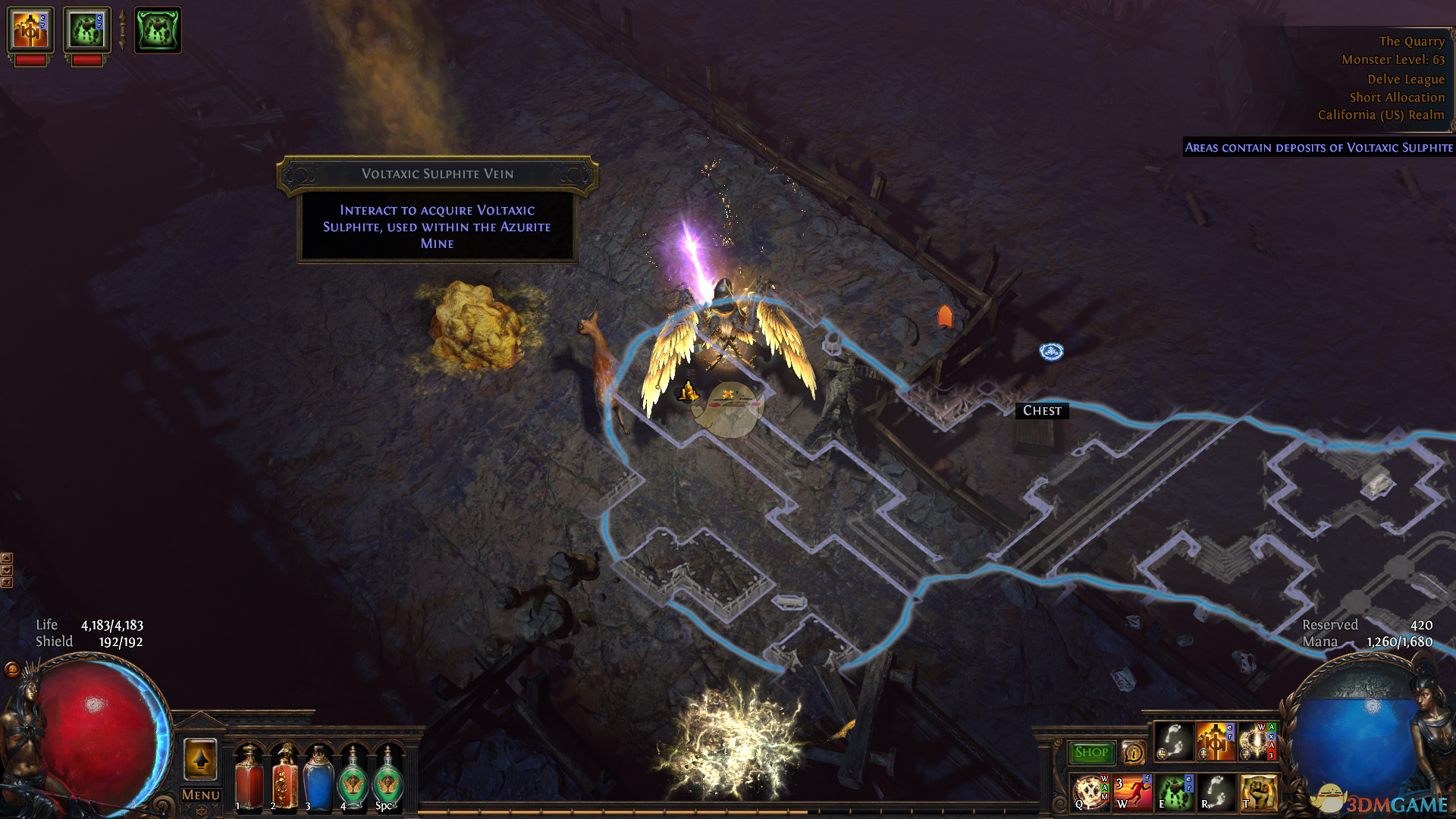The image size is (1456, 819).
Task: Open the speech-bubble info button beside Shop
Action: [x=1133, y=753]
